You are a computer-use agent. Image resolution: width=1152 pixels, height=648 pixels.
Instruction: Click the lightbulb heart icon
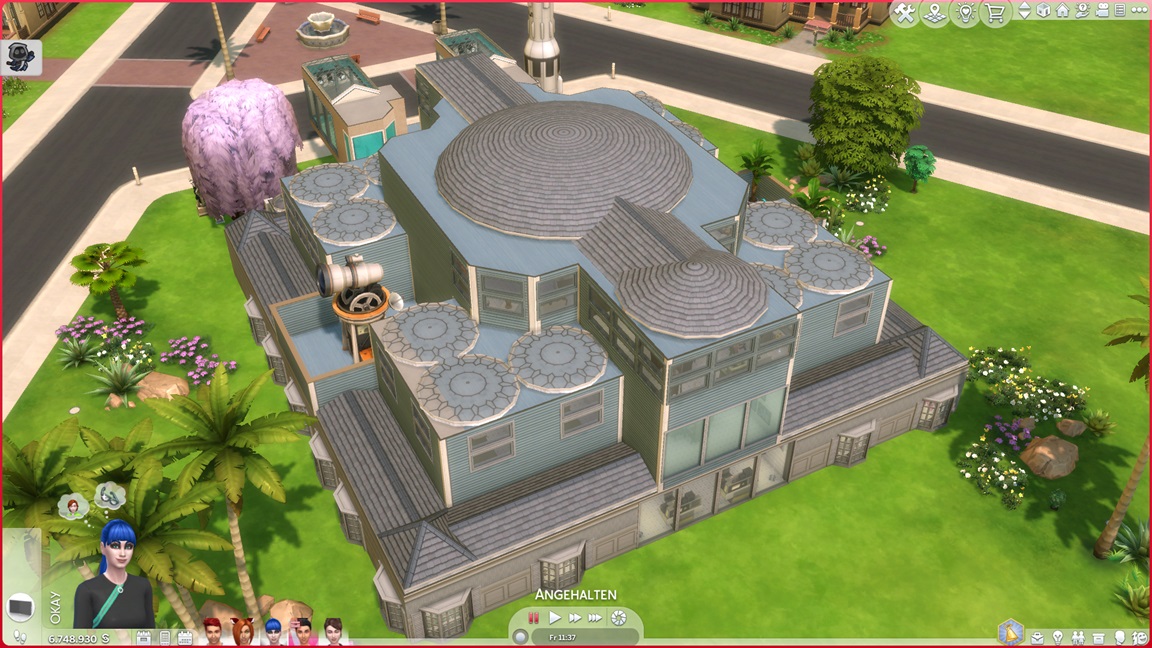pos(965,13)
